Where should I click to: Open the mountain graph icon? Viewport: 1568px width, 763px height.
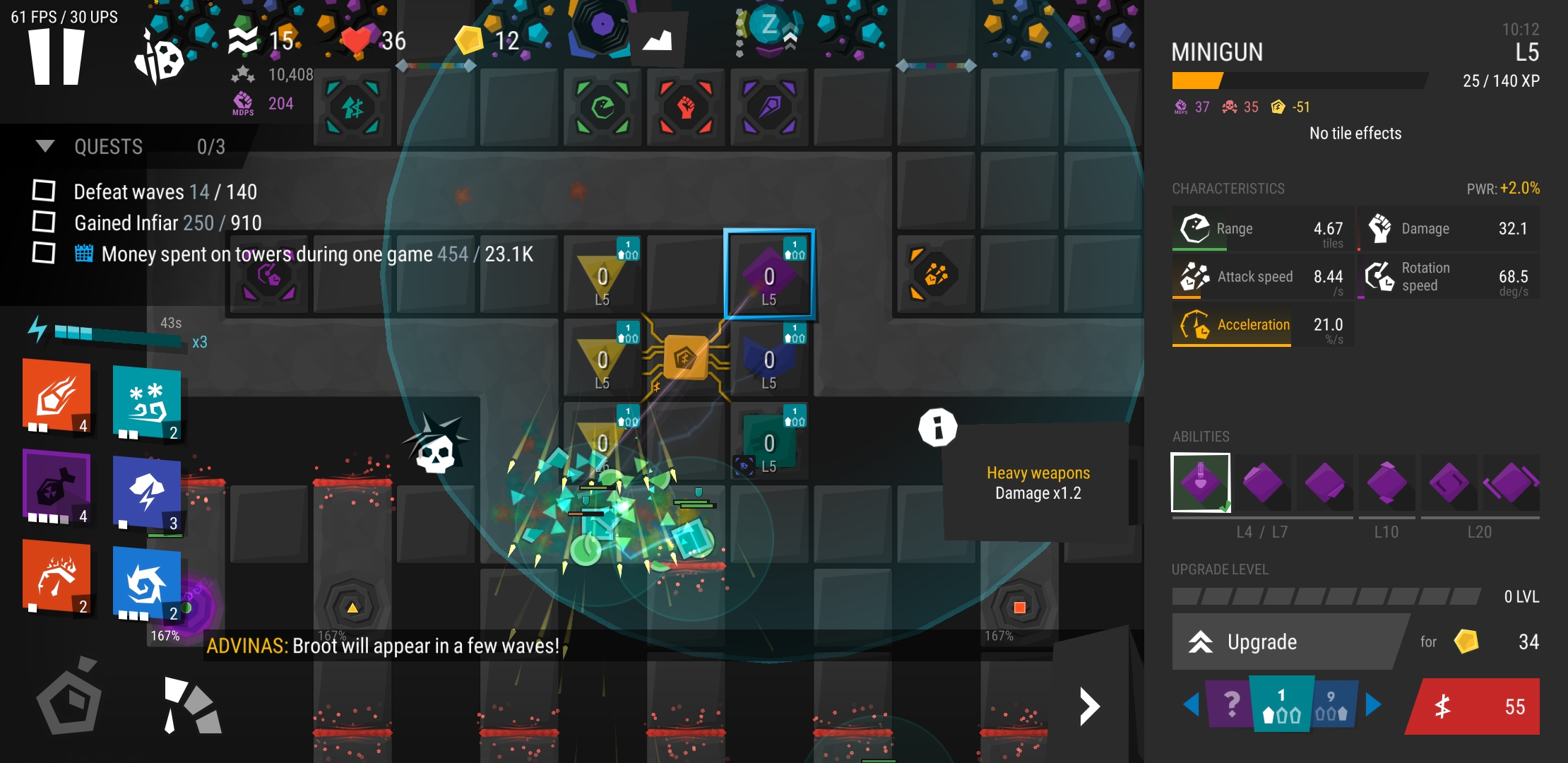pyautogui.click(x=657, y=41)
